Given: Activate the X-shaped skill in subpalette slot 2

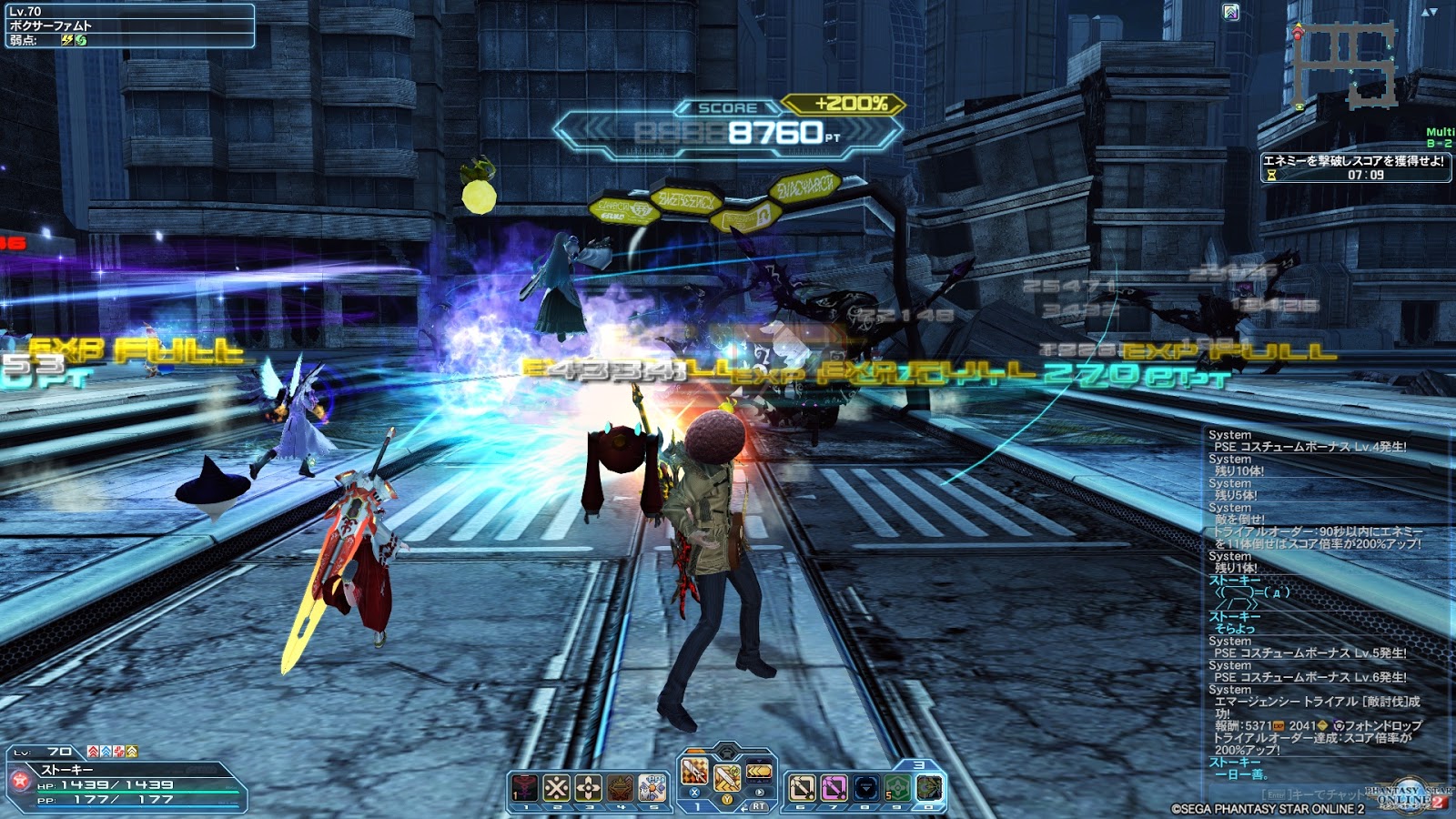Looking at the screenshot, I should 557,787.
